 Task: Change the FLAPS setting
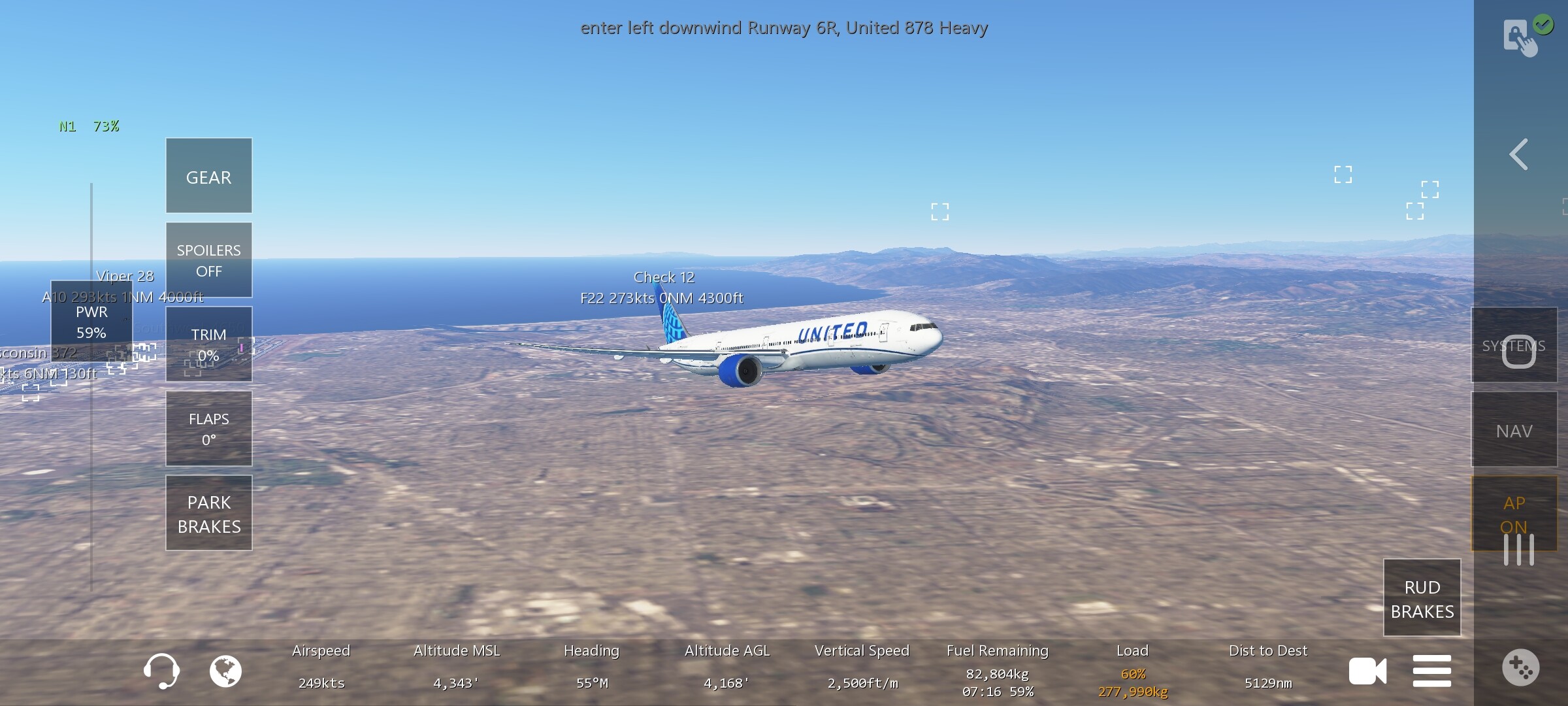pos(208,429)
